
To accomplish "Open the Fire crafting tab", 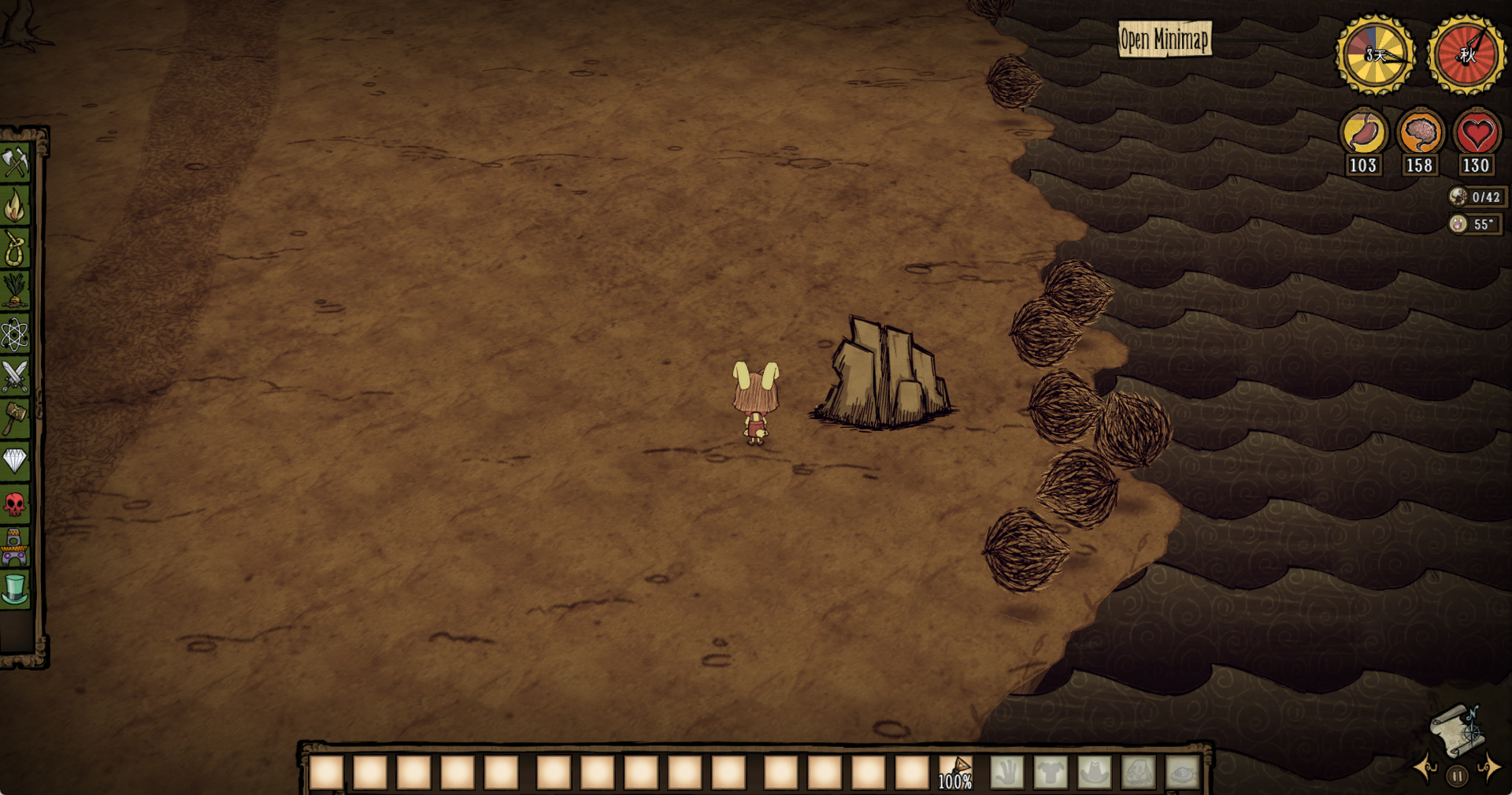I will pyautogui.click(x=15, y=206).
